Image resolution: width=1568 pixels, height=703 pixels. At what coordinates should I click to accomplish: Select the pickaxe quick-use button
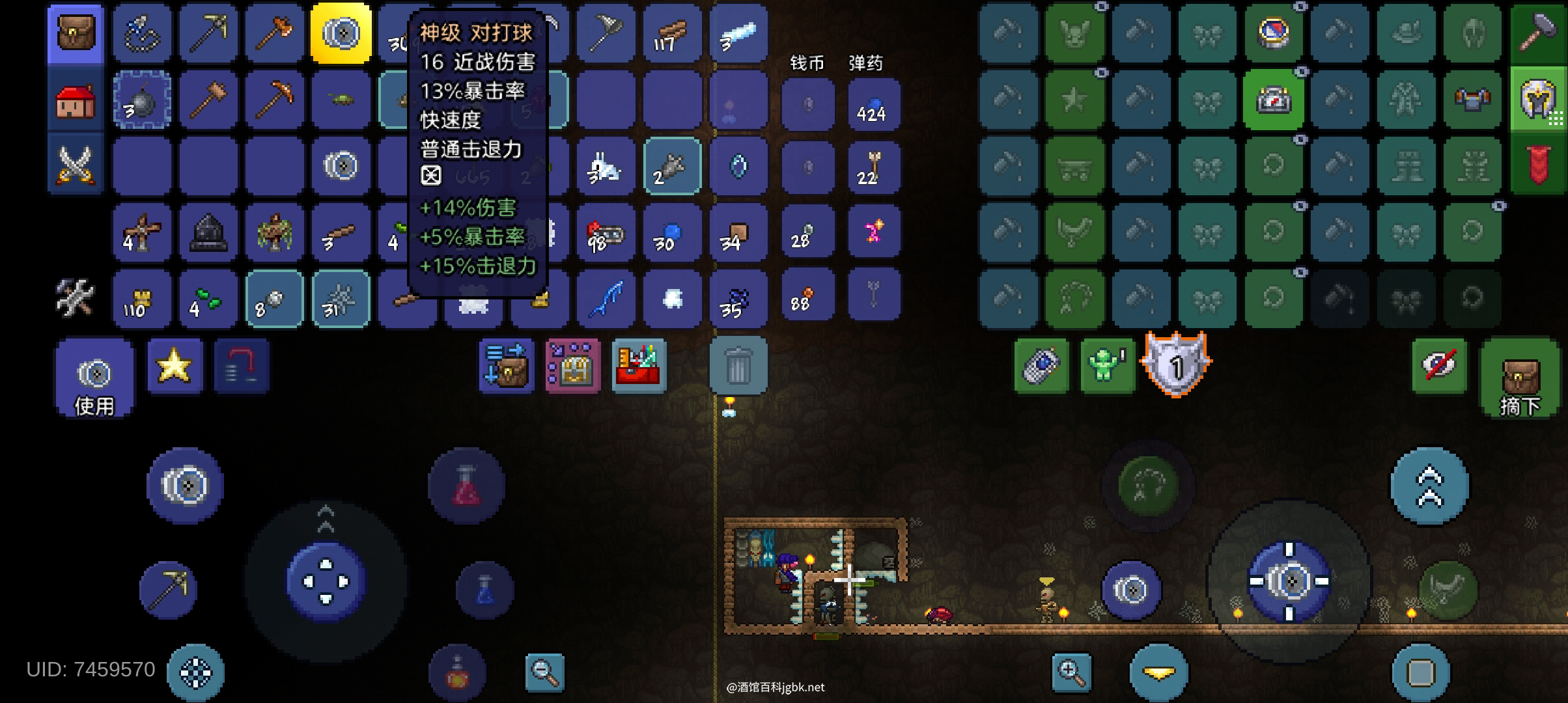point(168,589)
